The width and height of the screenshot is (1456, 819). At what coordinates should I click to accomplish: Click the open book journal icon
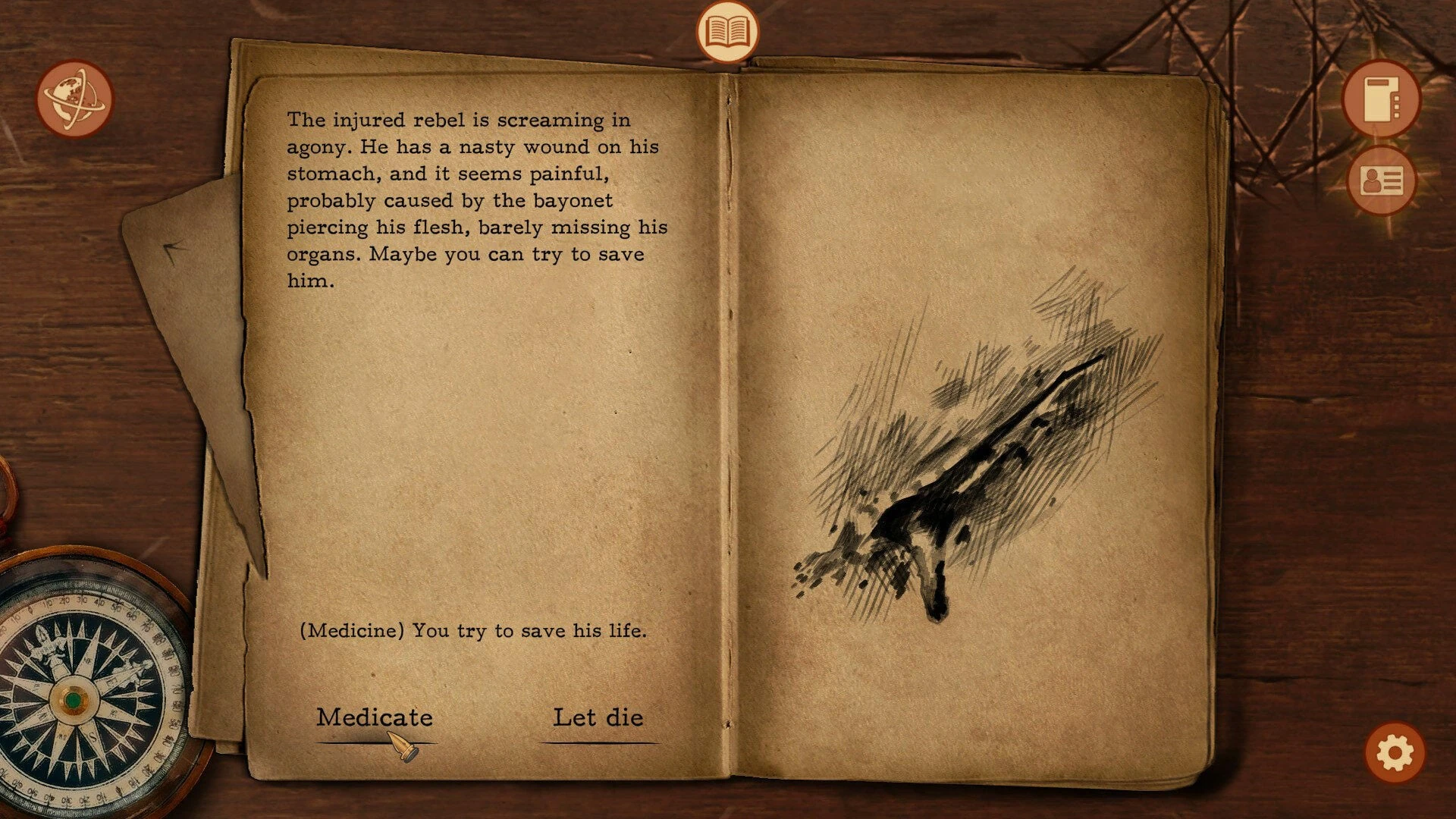pyautogui.click(x=727, y=33)
